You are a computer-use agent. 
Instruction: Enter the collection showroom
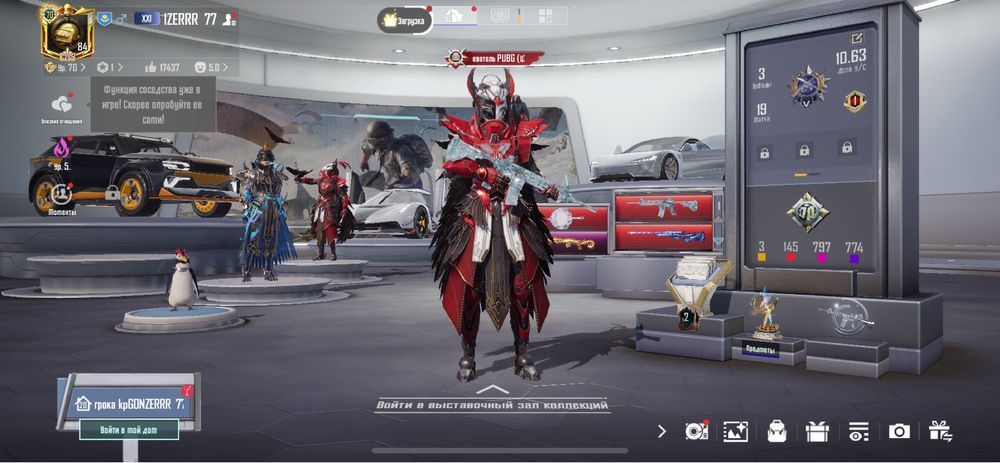490,404
